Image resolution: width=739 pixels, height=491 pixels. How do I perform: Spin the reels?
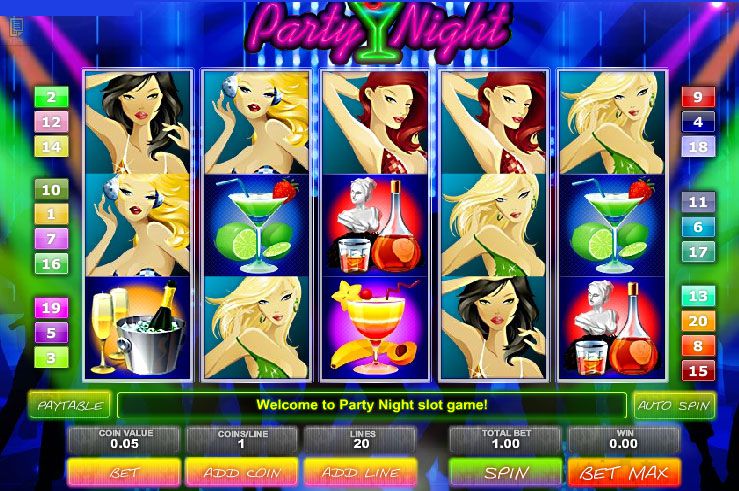pyautogui.click(x=505, y=471)
